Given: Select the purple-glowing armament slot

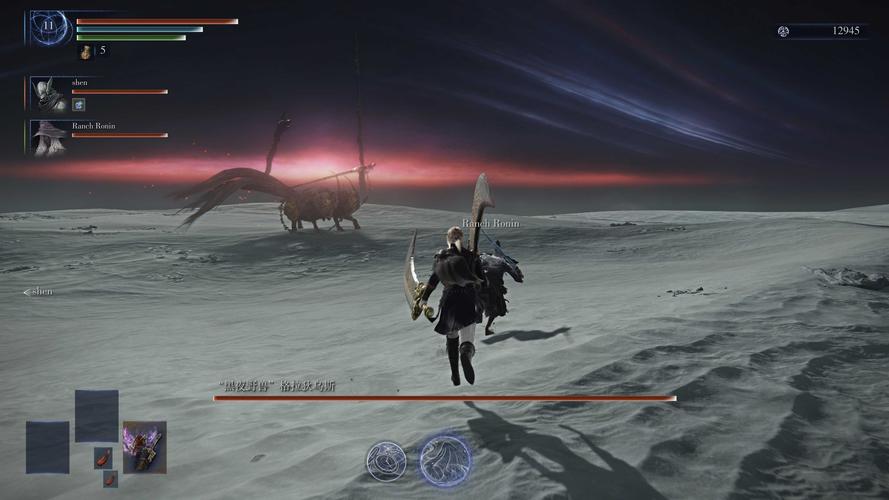Looking at the screenshot, I should click(144, 446).
